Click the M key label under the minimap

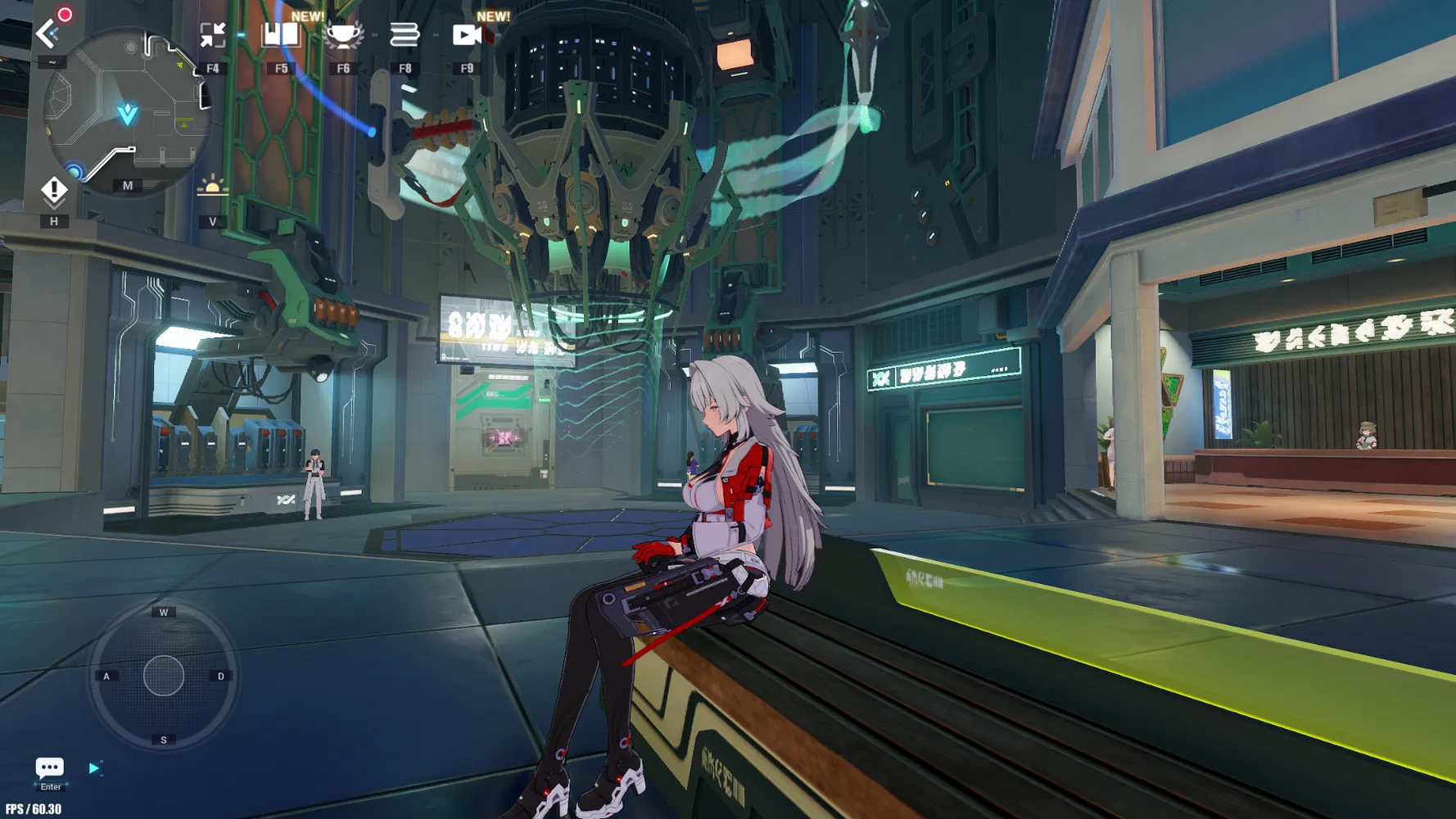(x=127, y=186)
